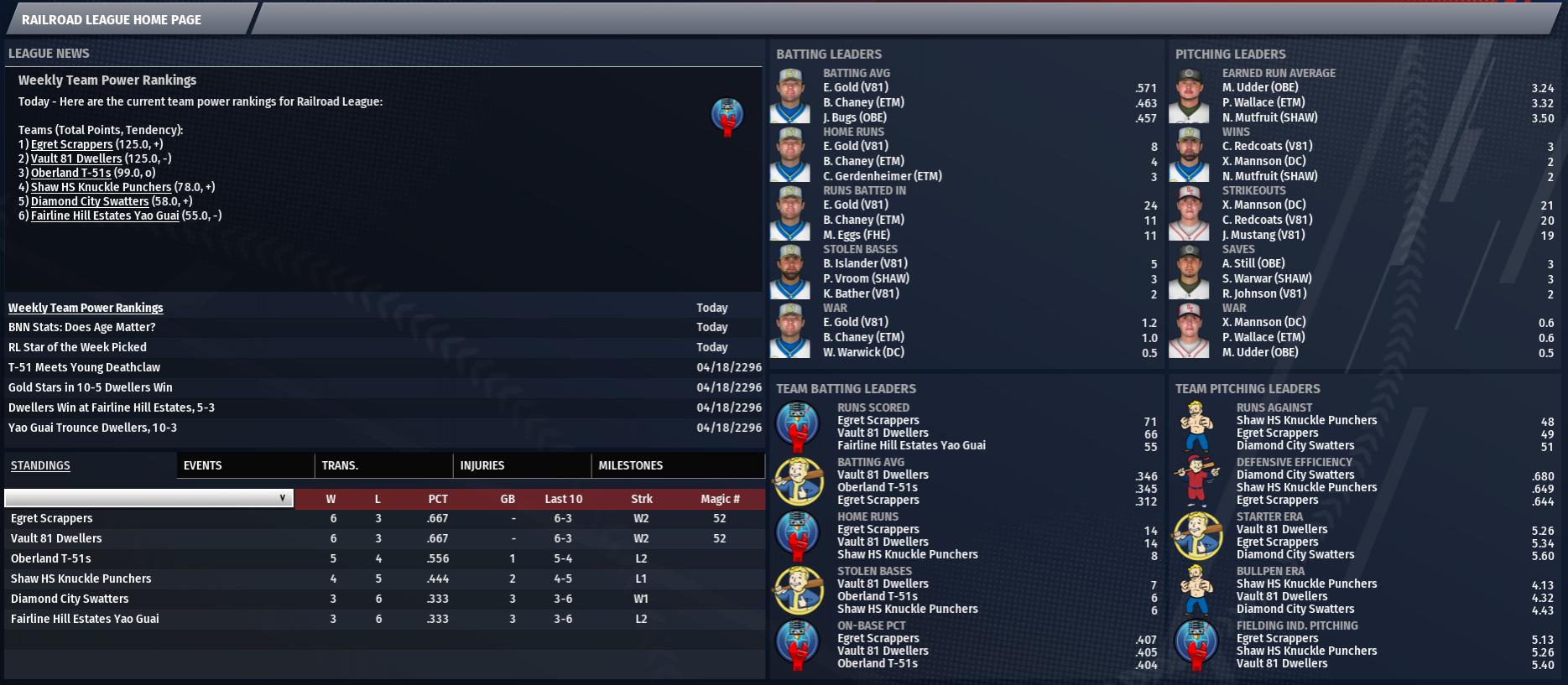
Task: Read Yao Guai Trounce Dwellers, 10-3 story
Action: click(x=92, y=428)
